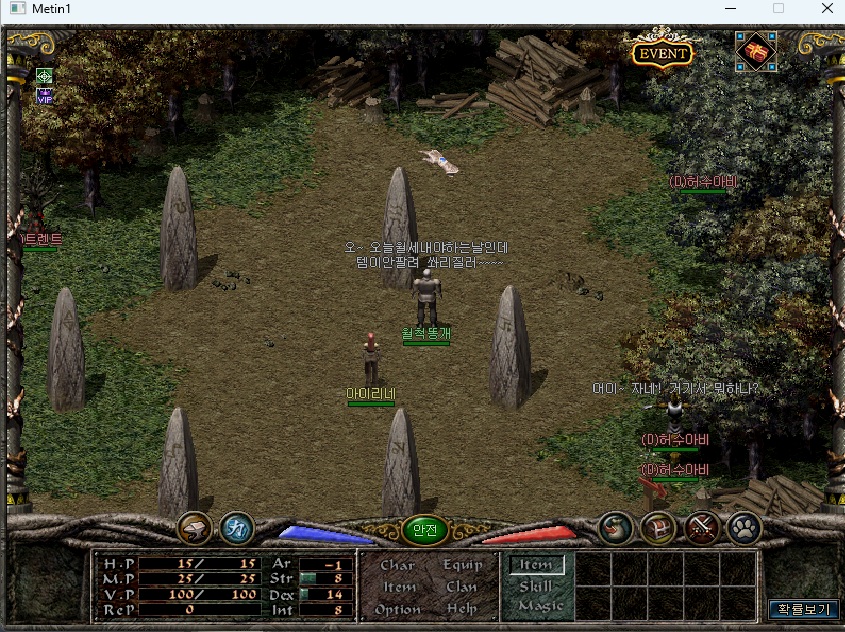Click the paw print icon

(745, 529)
